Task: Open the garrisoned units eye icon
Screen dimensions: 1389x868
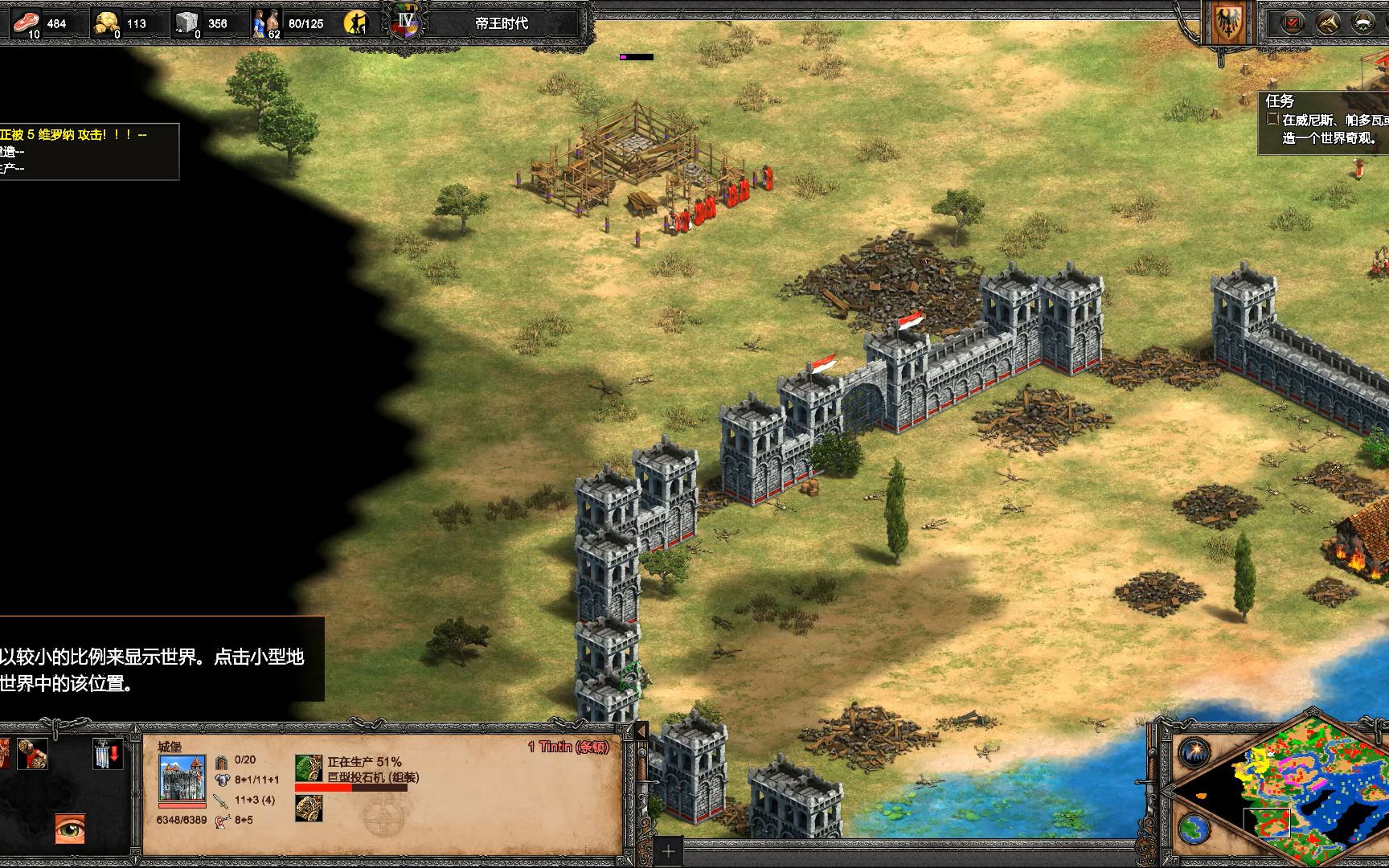Action: (x=70, y=829)
